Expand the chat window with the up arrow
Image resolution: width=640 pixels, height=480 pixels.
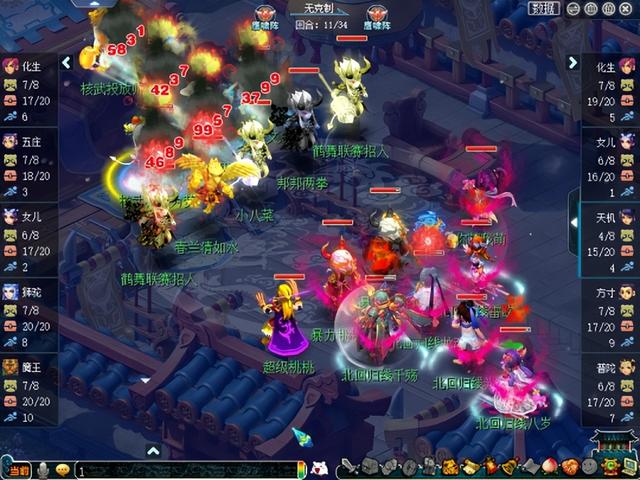(152, 451)
